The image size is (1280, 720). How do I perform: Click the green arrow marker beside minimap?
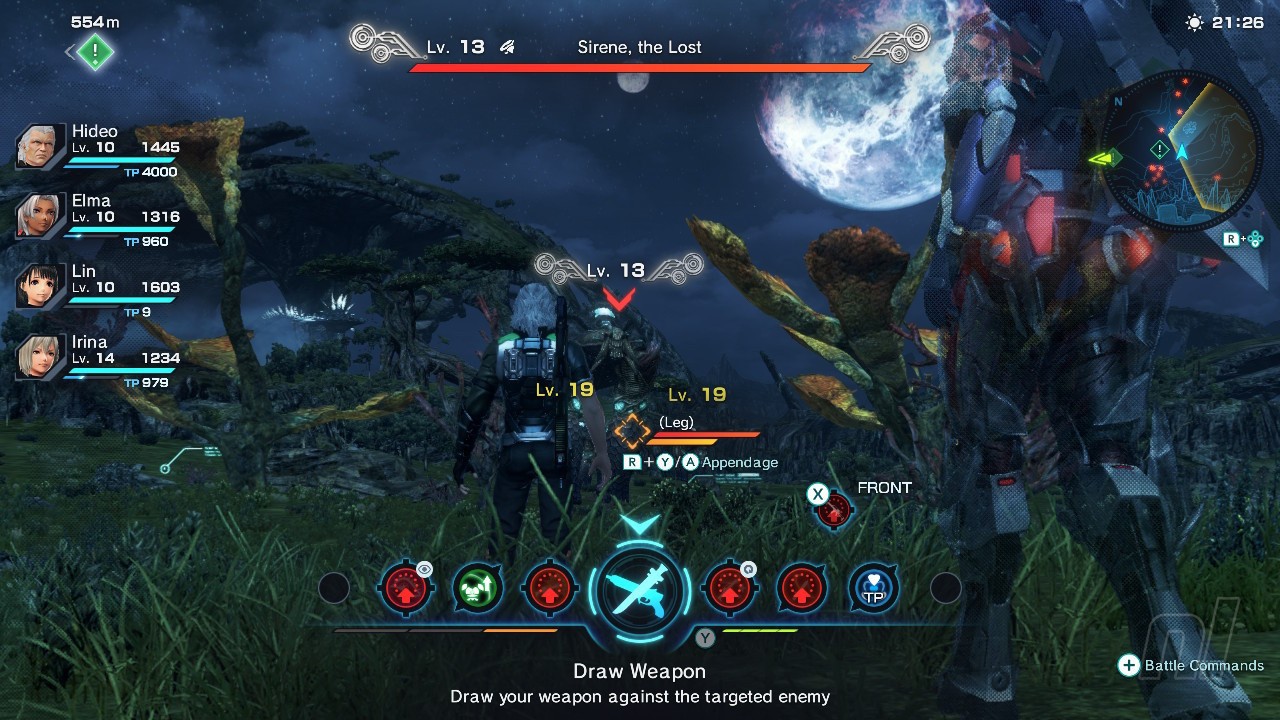1106,157
